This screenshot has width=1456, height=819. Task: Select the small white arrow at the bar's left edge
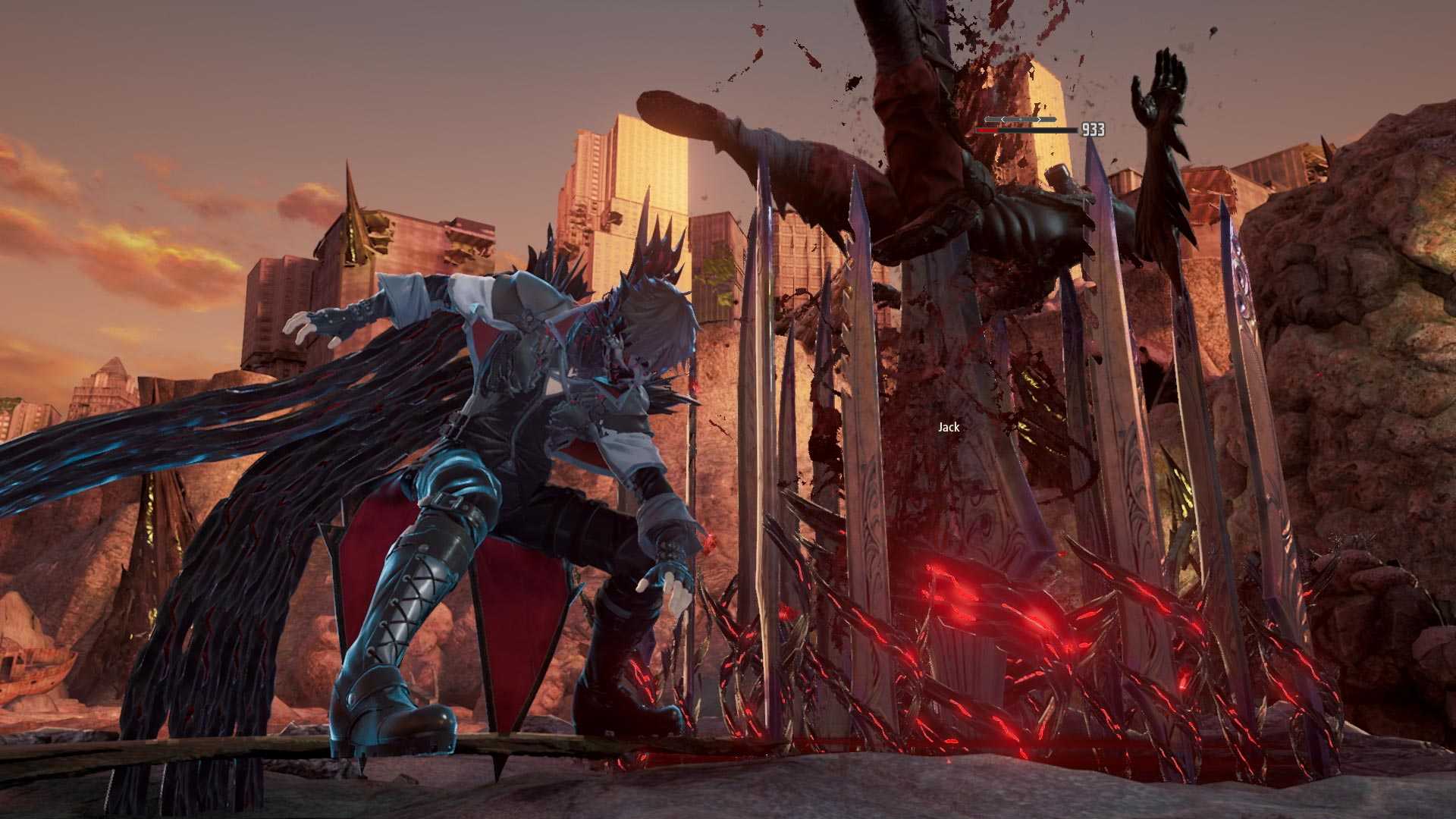pyautogui.click(x=987, y=119)
